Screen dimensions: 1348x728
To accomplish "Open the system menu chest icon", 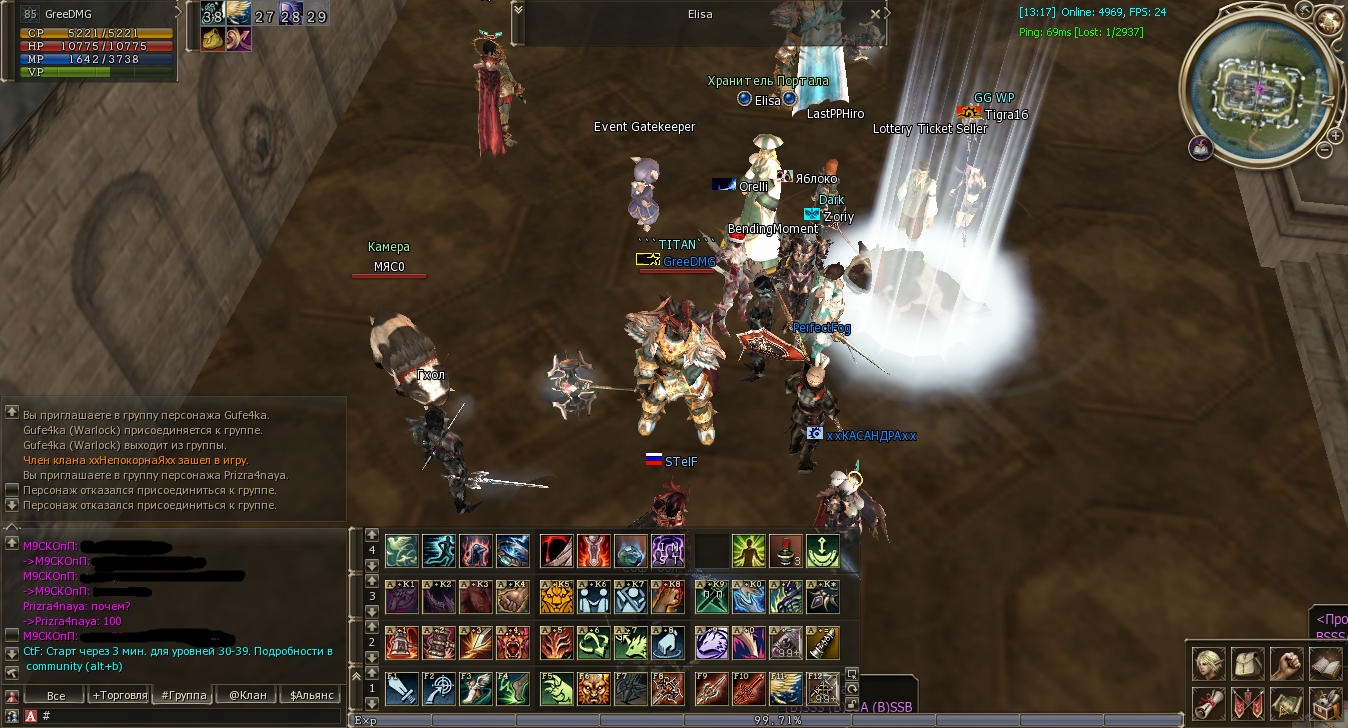I will 1325,703.
